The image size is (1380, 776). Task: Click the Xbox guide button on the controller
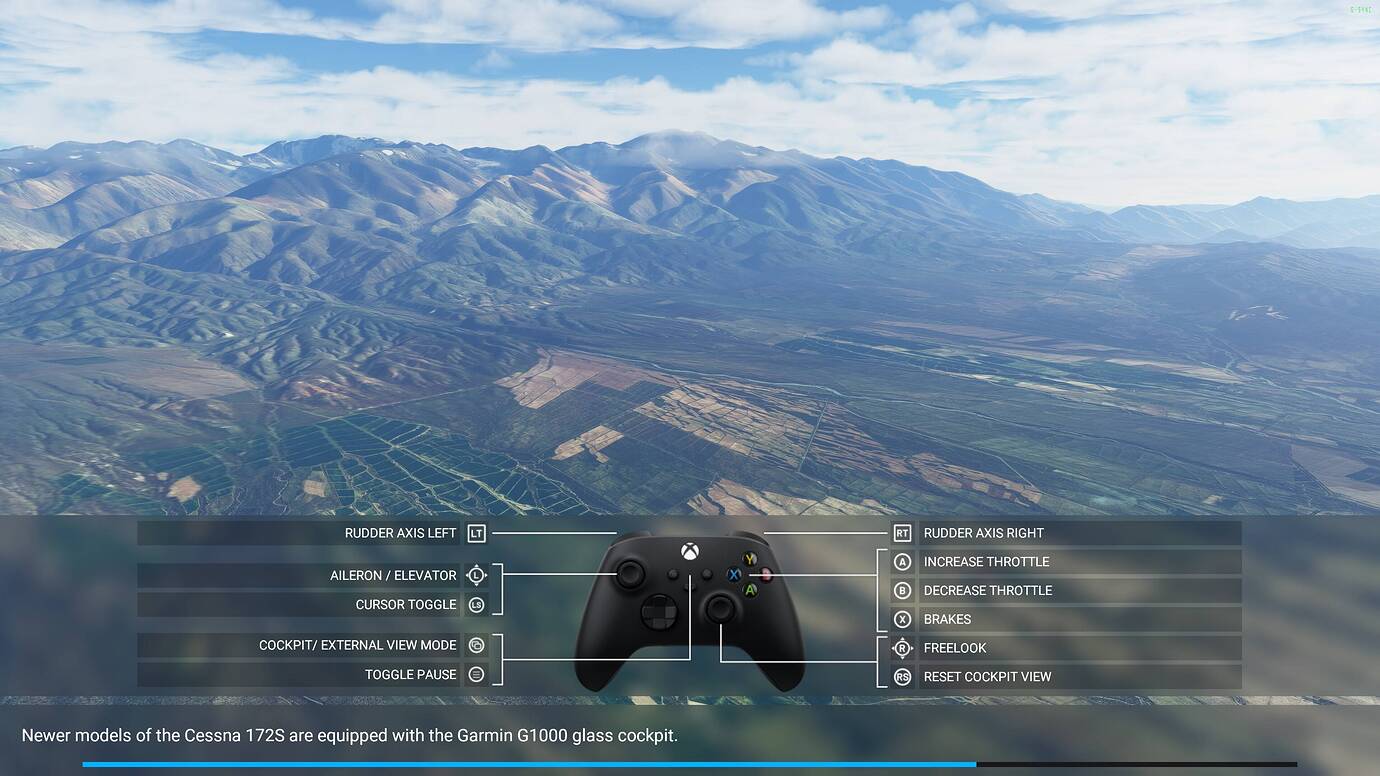[x=689, y=551]
